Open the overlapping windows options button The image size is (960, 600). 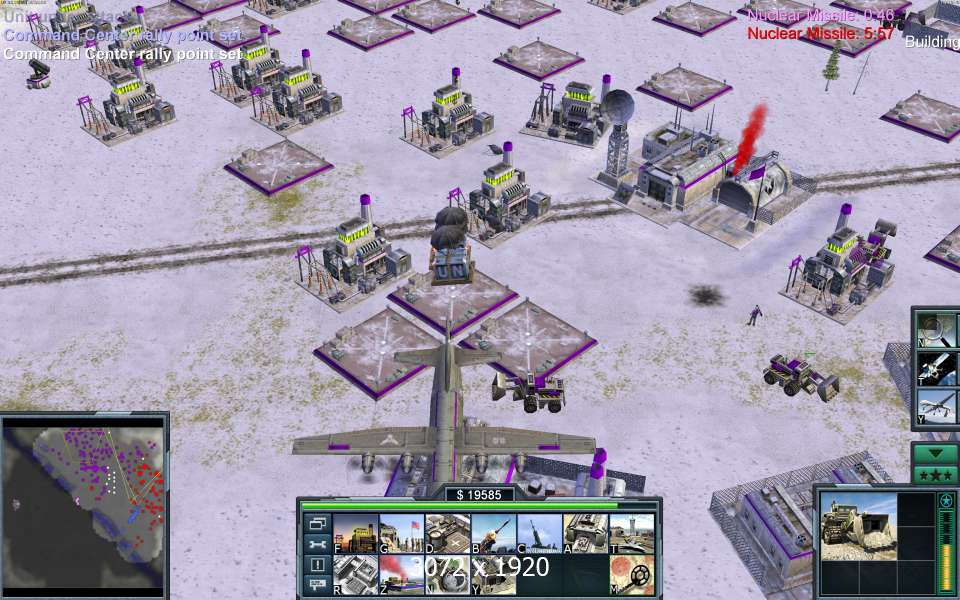click(x=317, y=523)
